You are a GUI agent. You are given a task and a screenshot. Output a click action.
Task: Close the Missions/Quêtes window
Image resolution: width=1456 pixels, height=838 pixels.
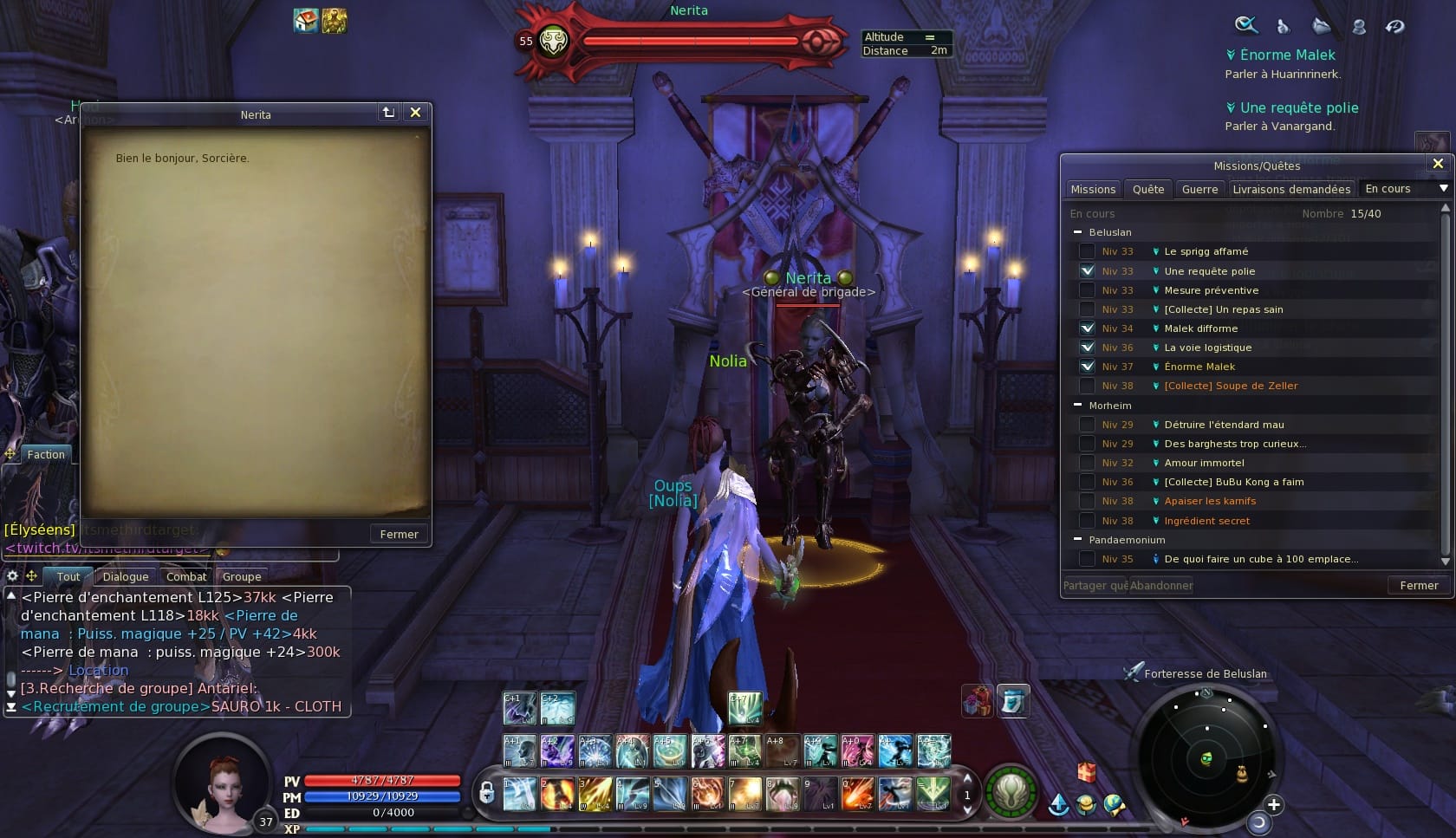1438,164
